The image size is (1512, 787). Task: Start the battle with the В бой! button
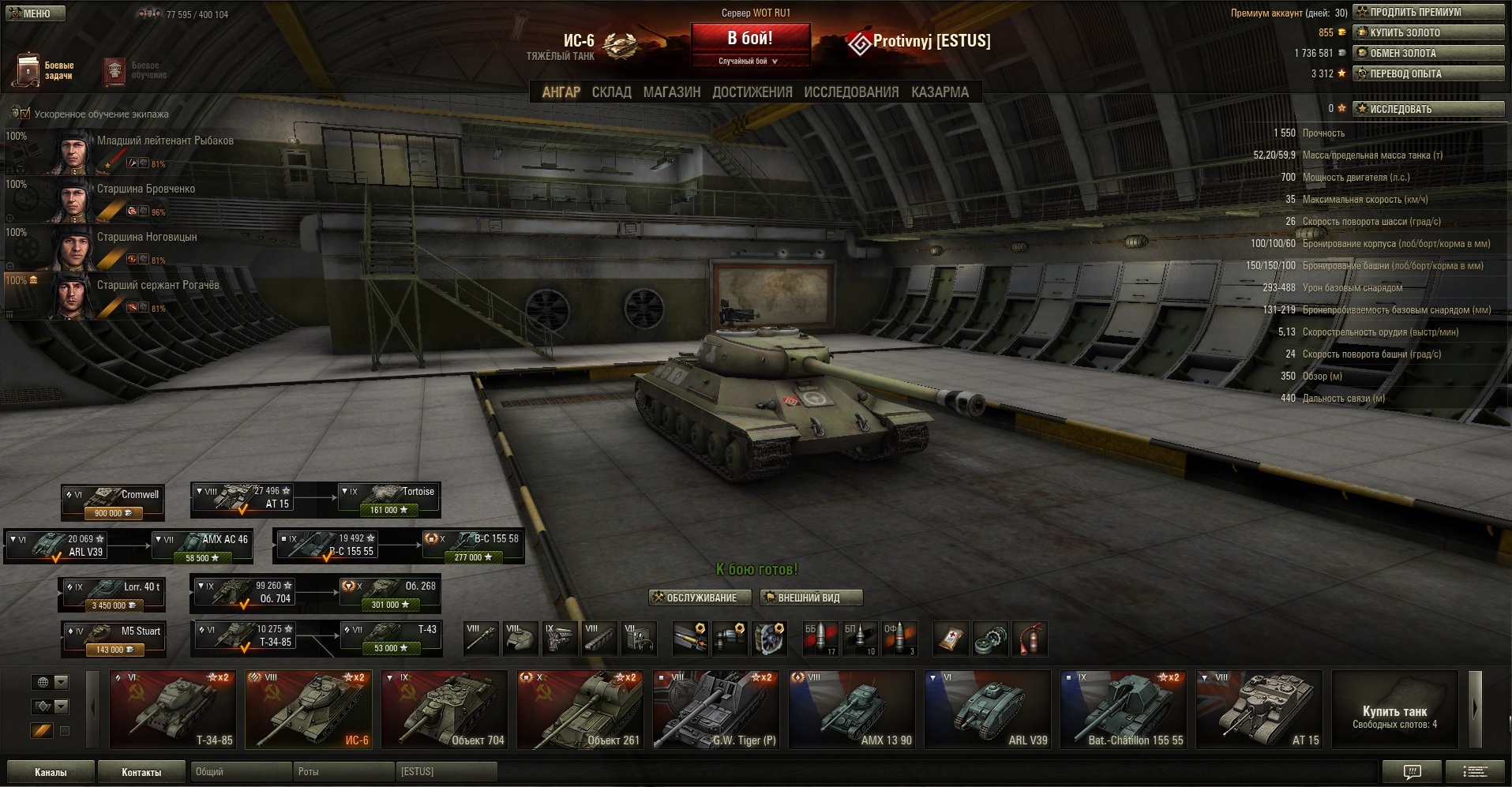click(750, 39)
